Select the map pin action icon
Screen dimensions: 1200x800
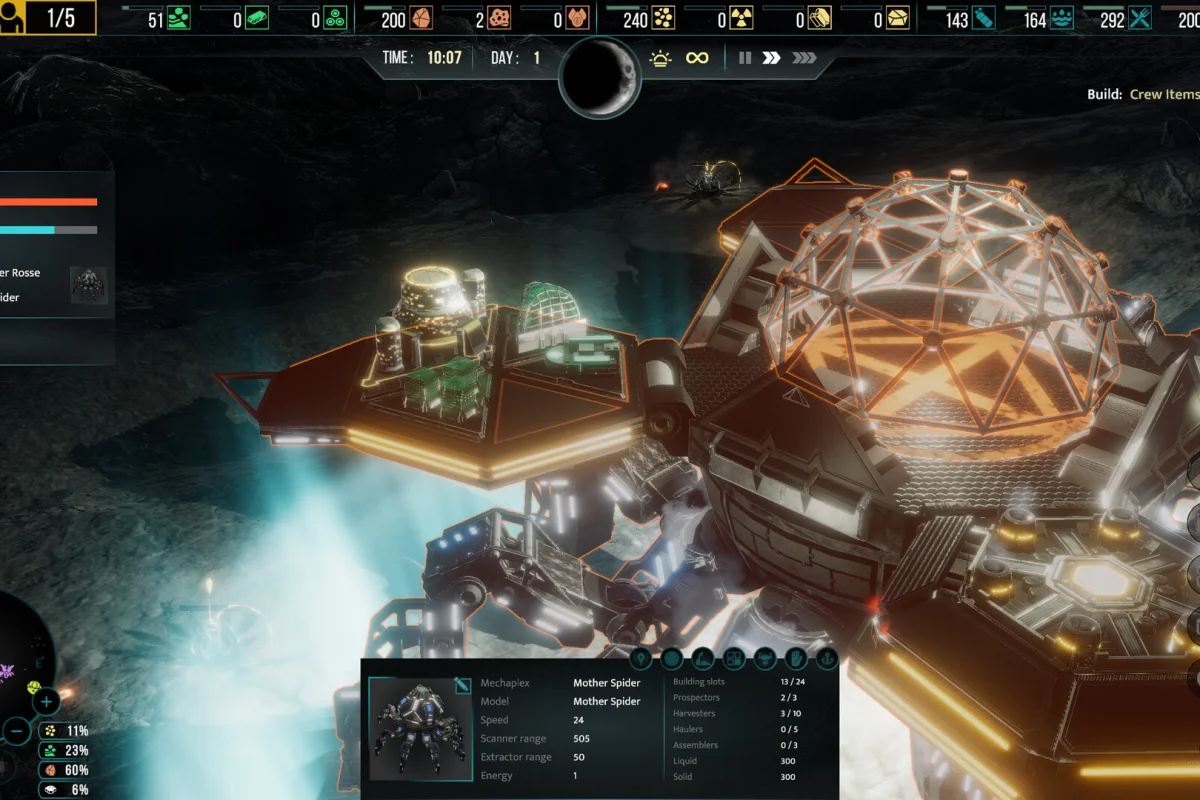pyautogui.click(x=641, y=658)
